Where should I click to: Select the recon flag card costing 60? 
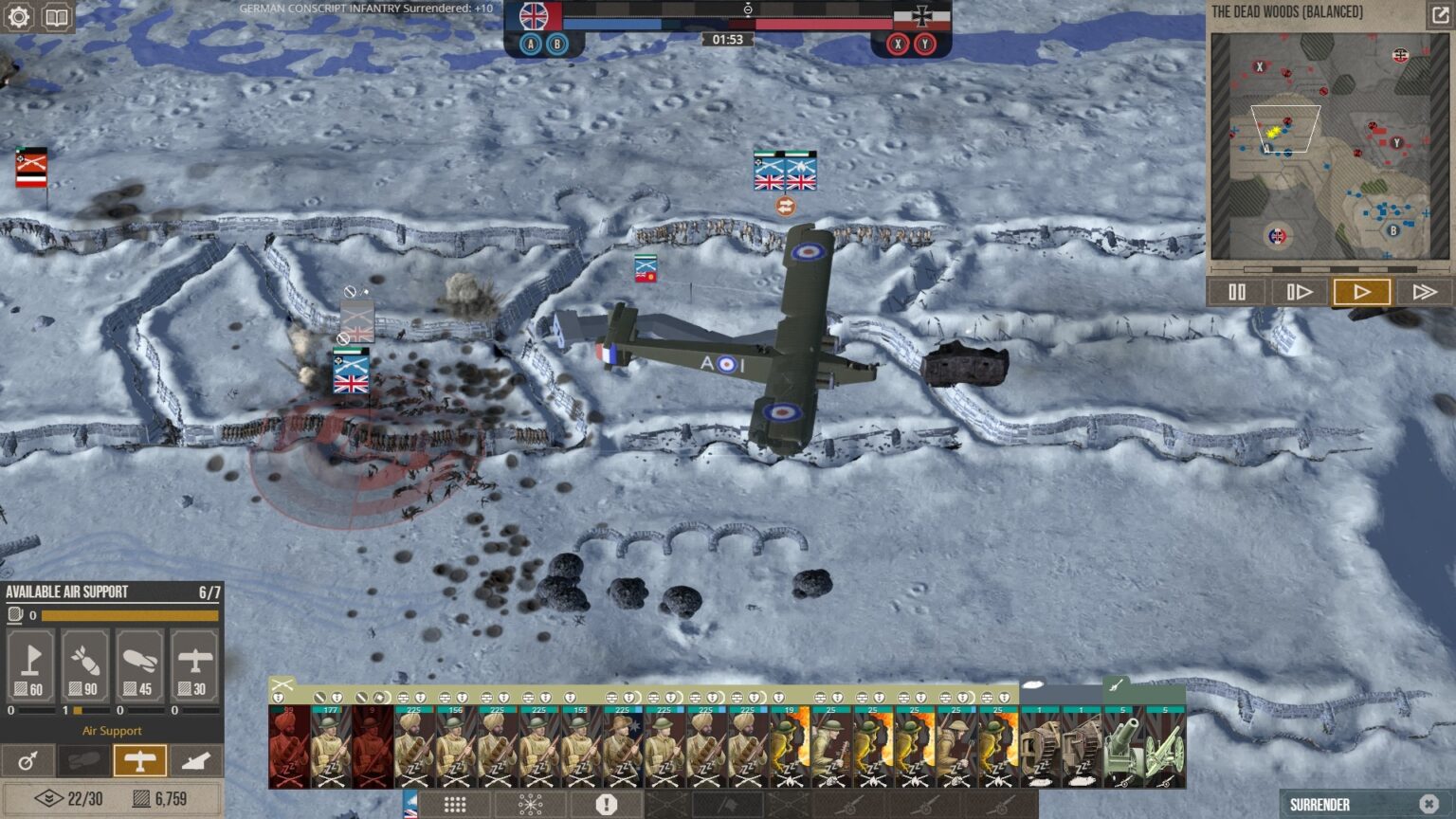click(30, 665)
